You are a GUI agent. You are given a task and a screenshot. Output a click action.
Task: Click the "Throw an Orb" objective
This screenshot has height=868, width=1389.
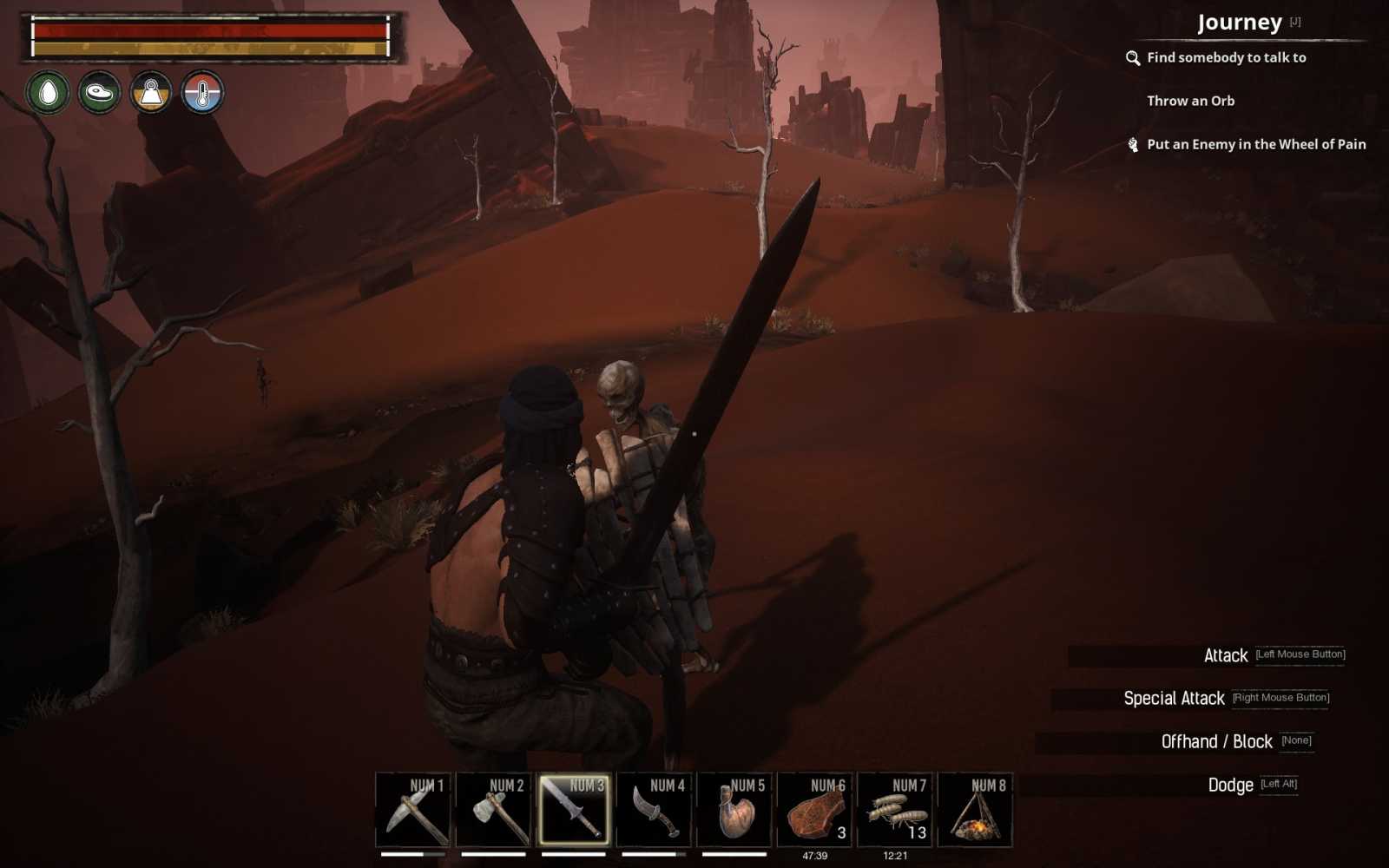(1193, 101)
